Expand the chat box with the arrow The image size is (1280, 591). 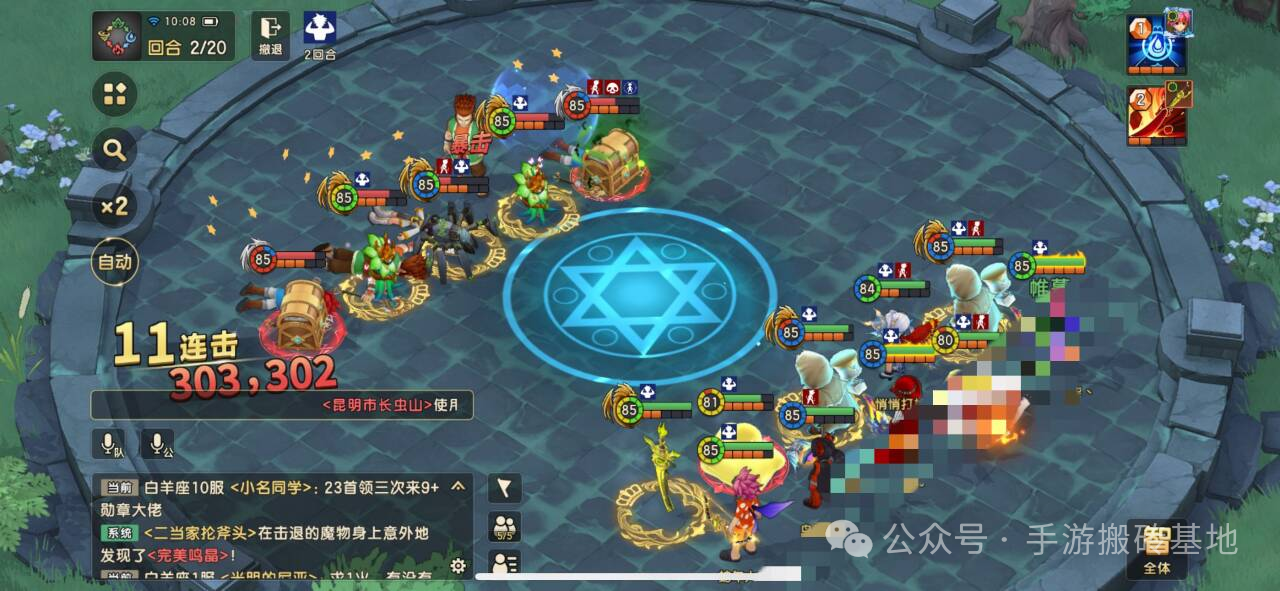[458, 487]
